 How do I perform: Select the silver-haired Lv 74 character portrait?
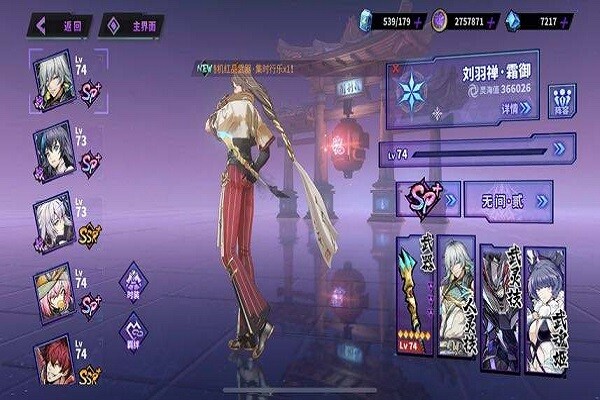click(56, 79)
